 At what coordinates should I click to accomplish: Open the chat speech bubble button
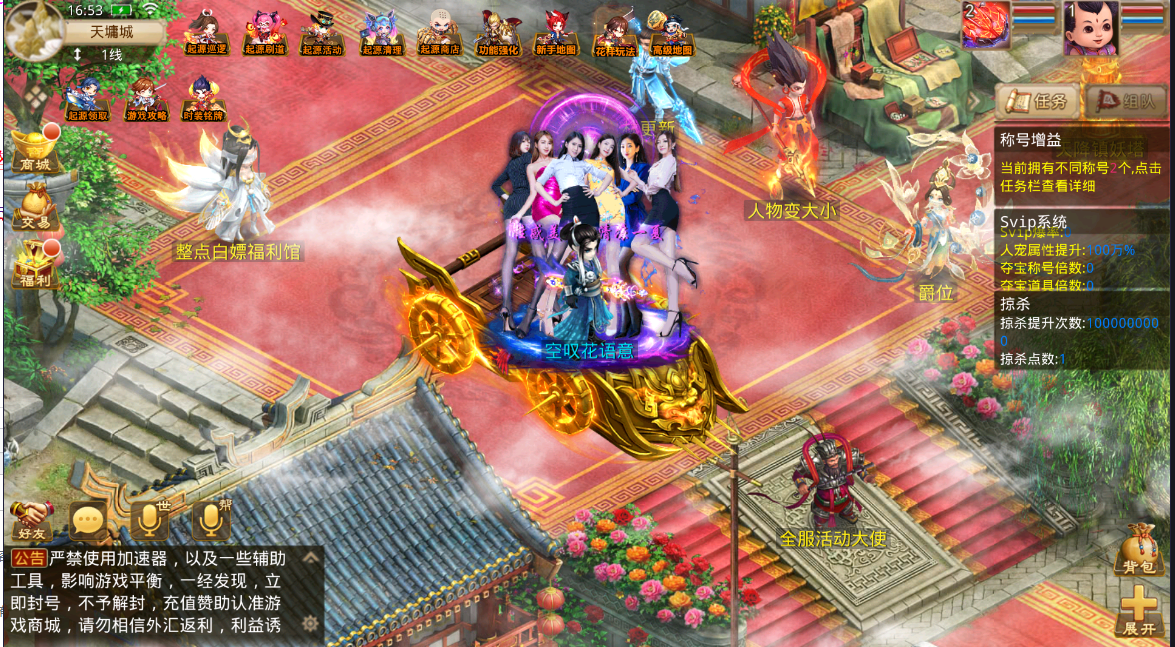coord(88,520)
